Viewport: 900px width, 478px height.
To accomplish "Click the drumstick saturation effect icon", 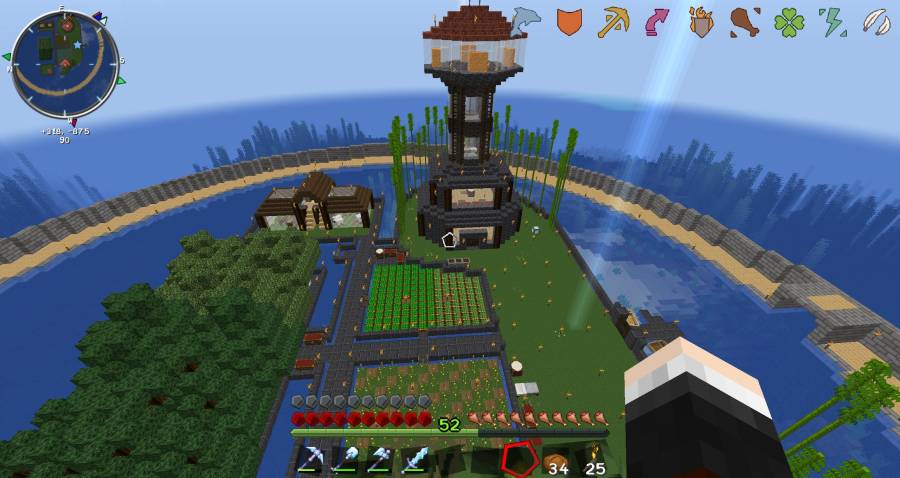I will click(745, 21).
